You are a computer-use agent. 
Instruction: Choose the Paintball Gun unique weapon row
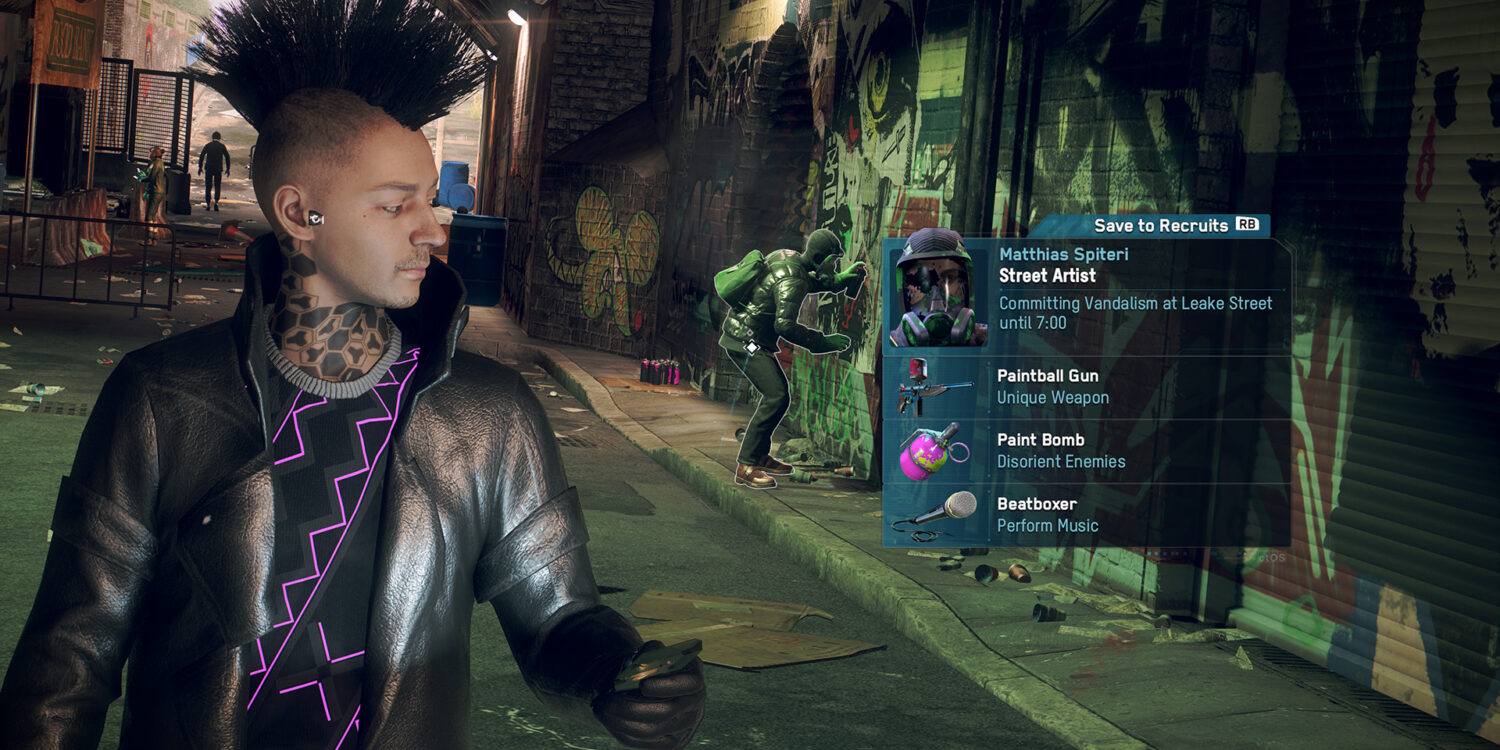click(x=1085, y=387)
